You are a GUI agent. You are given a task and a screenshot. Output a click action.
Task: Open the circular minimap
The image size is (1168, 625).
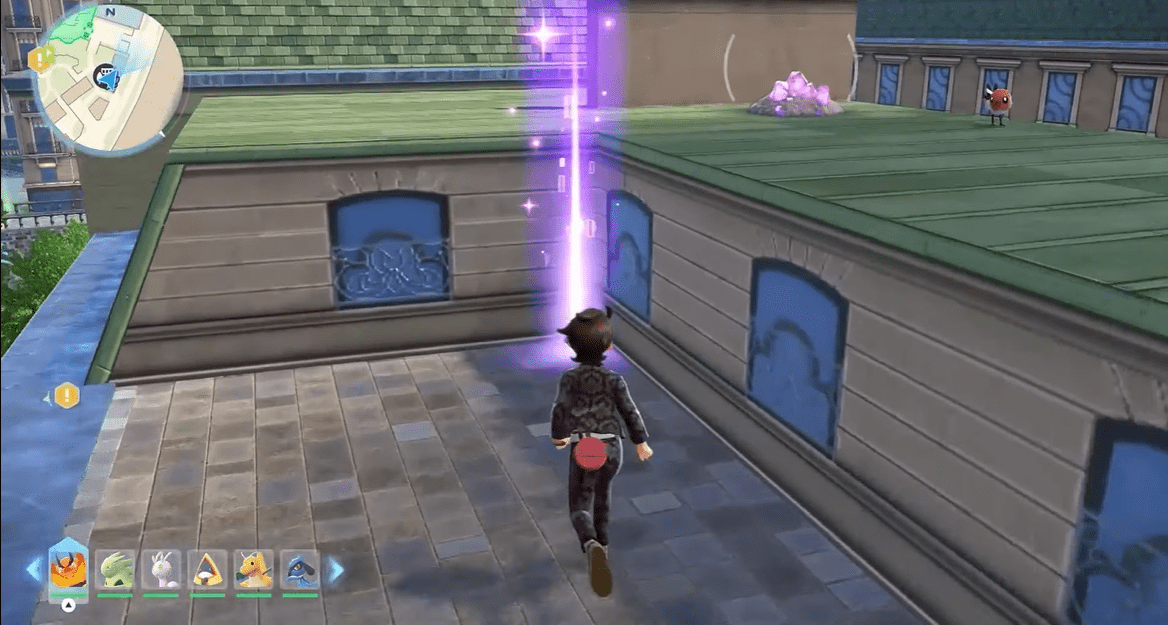108,78
